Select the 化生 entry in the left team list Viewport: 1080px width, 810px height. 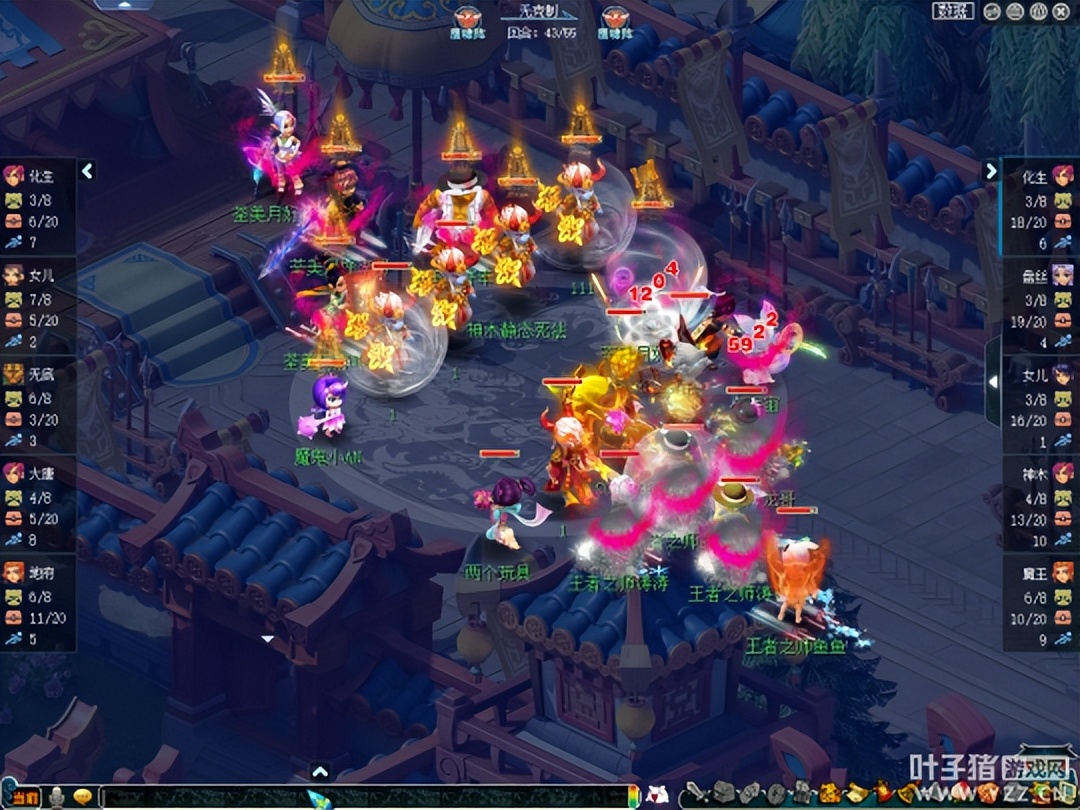pyautogui.click(x=37, y=177)
